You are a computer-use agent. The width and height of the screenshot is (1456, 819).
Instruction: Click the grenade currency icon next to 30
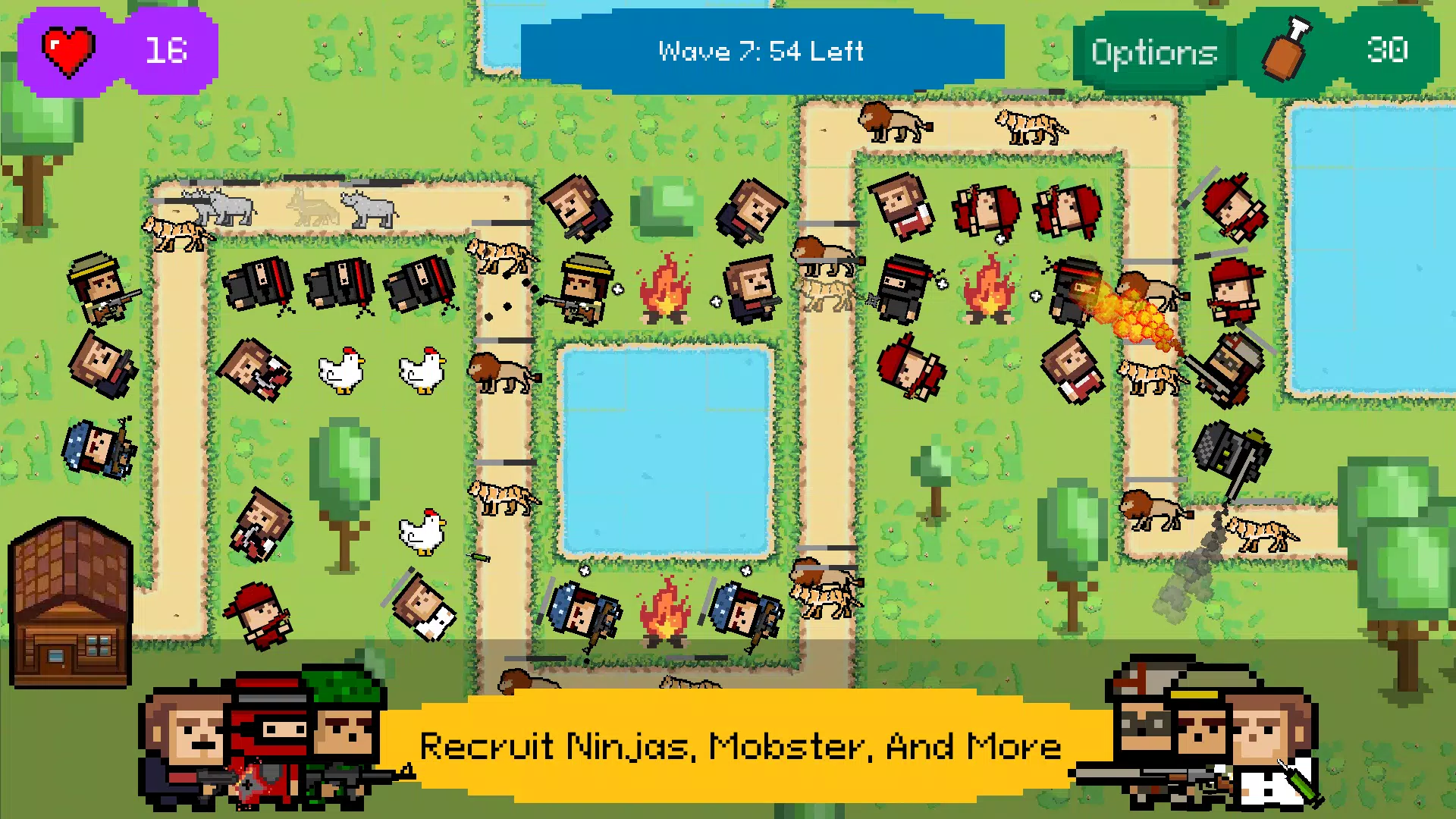click(1284, 52)
